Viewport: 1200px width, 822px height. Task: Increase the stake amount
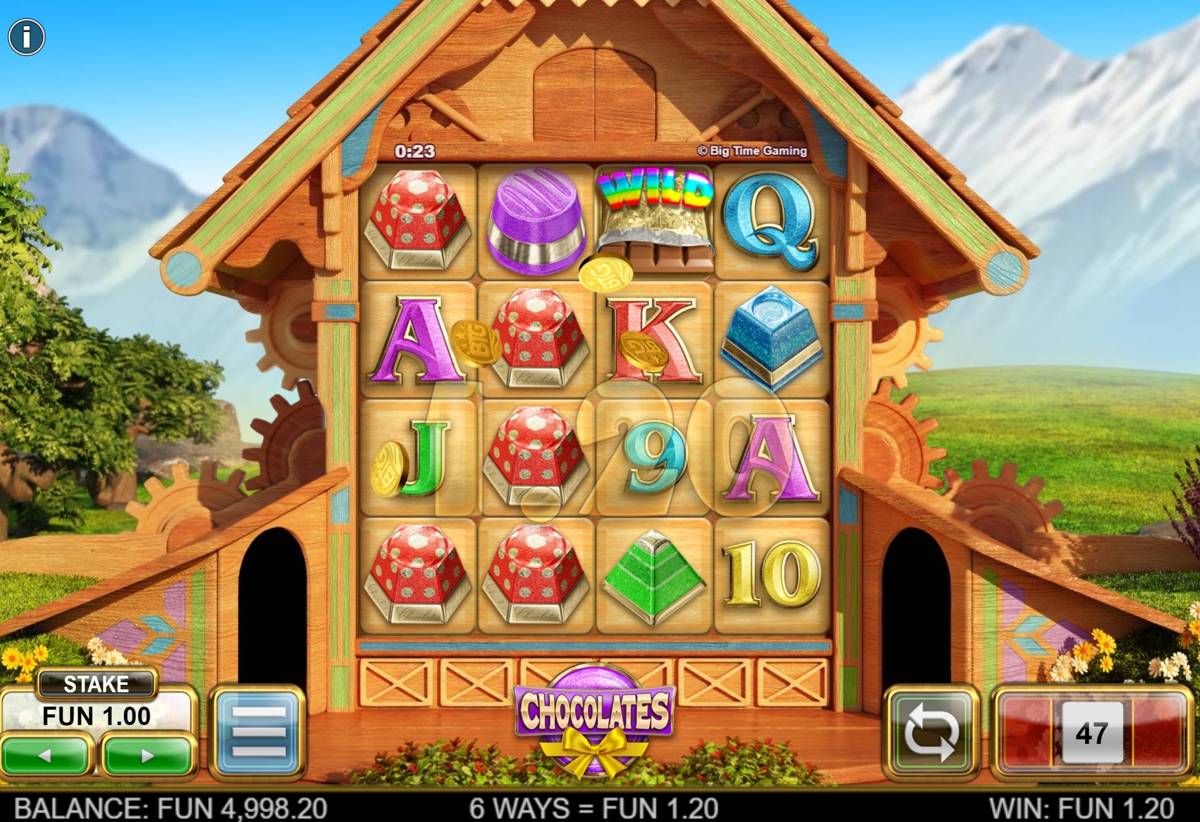pyautogui.click(x=149, y=755)
